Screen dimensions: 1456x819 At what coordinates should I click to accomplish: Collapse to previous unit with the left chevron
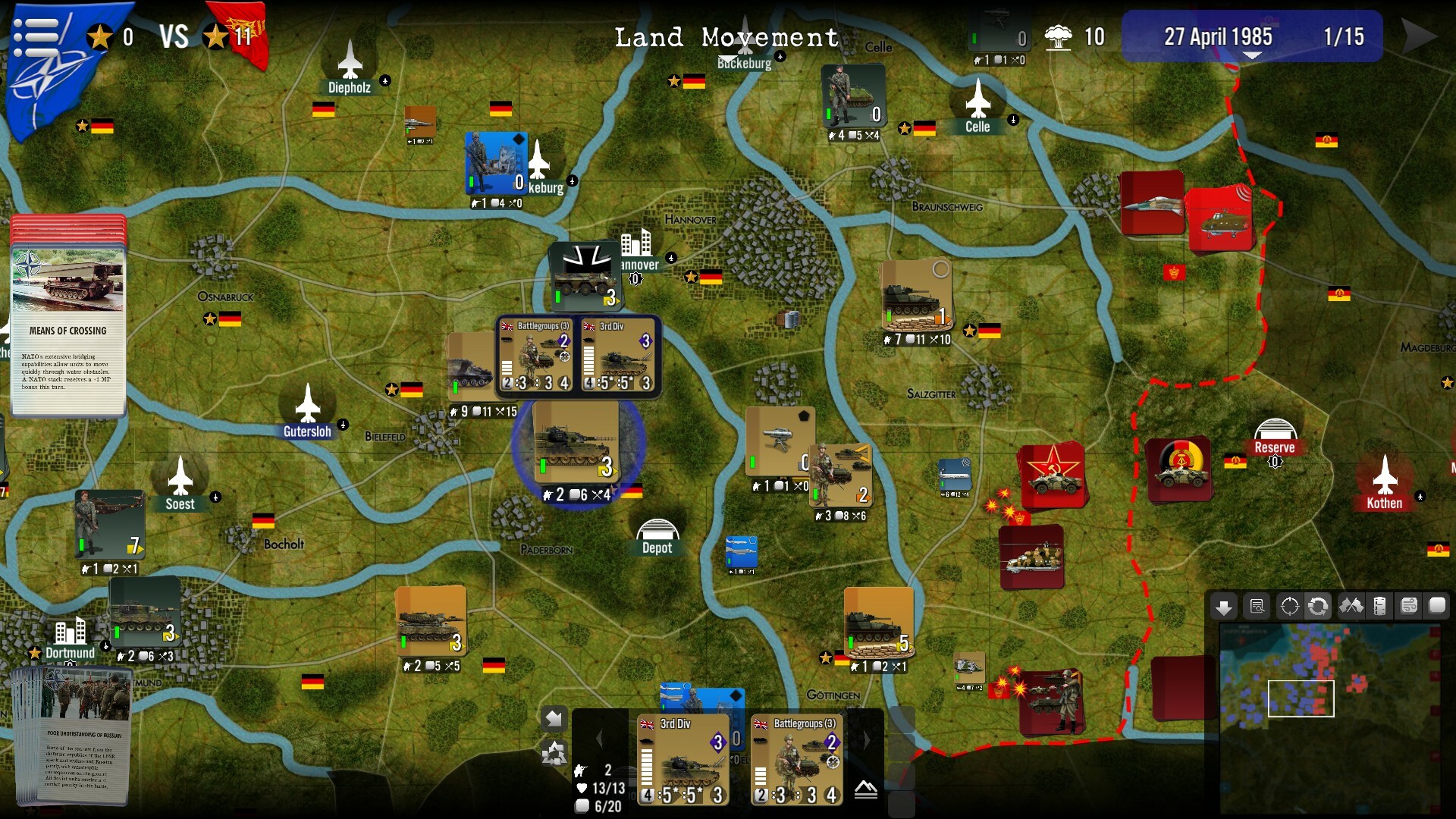pyautogui.click(x=599, y=739)
